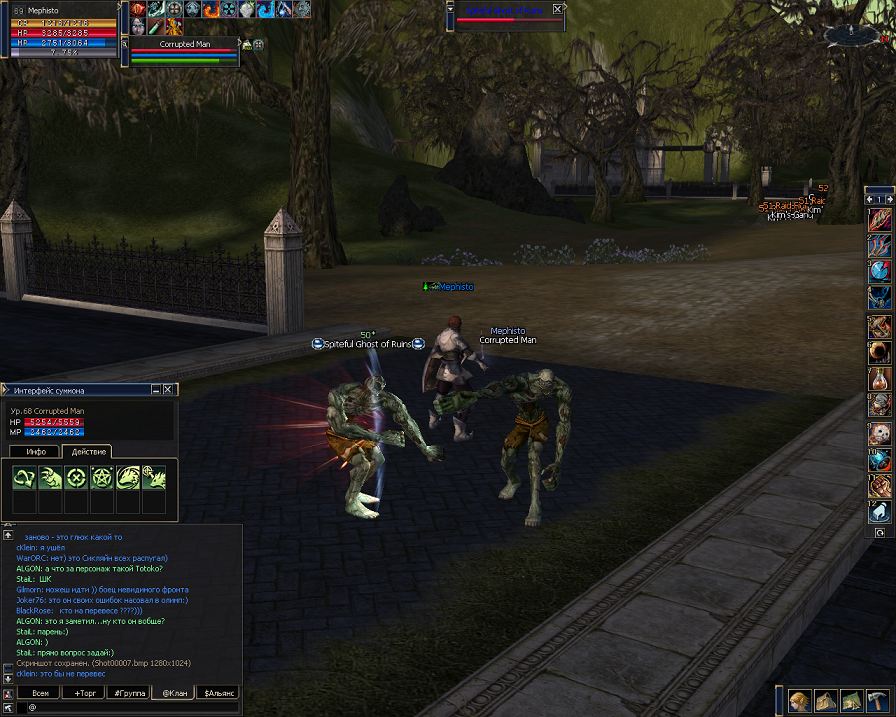Use the potion flask in hotbar slot 7
This screenshot has height=717, width=896.
click(x=880, y=378)
